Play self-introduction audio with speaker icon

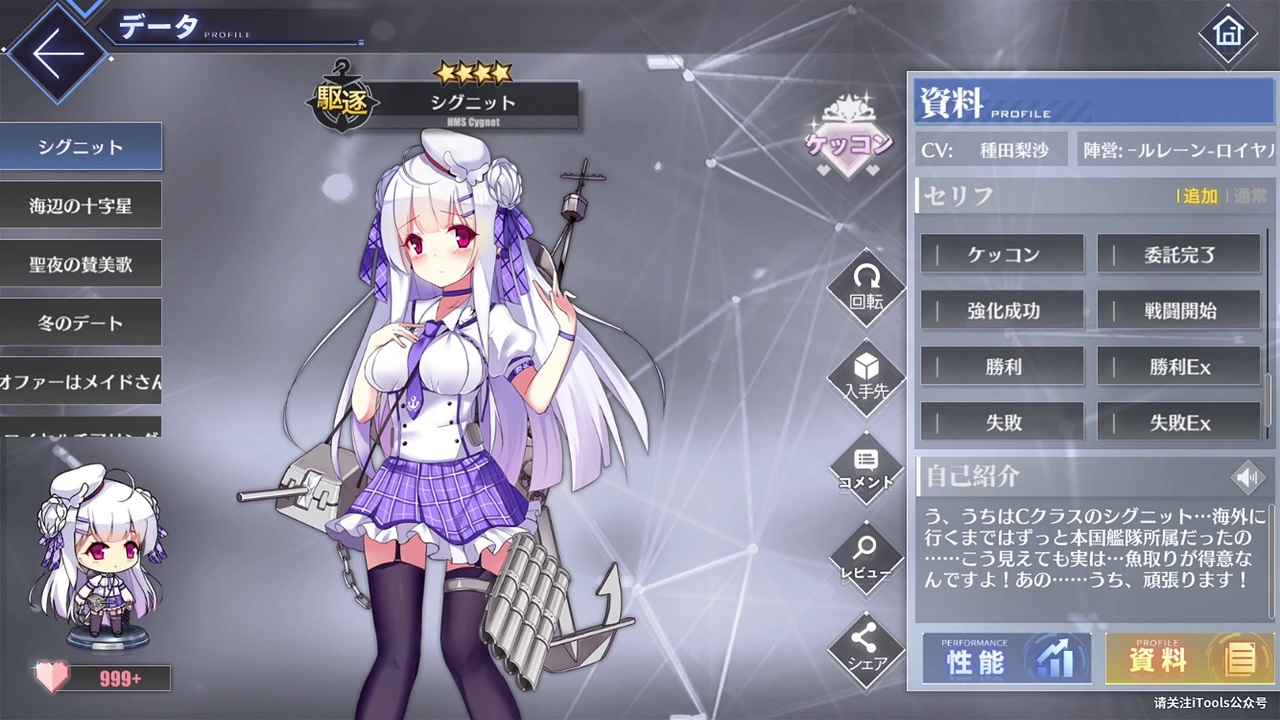(x=1247, y=477)
